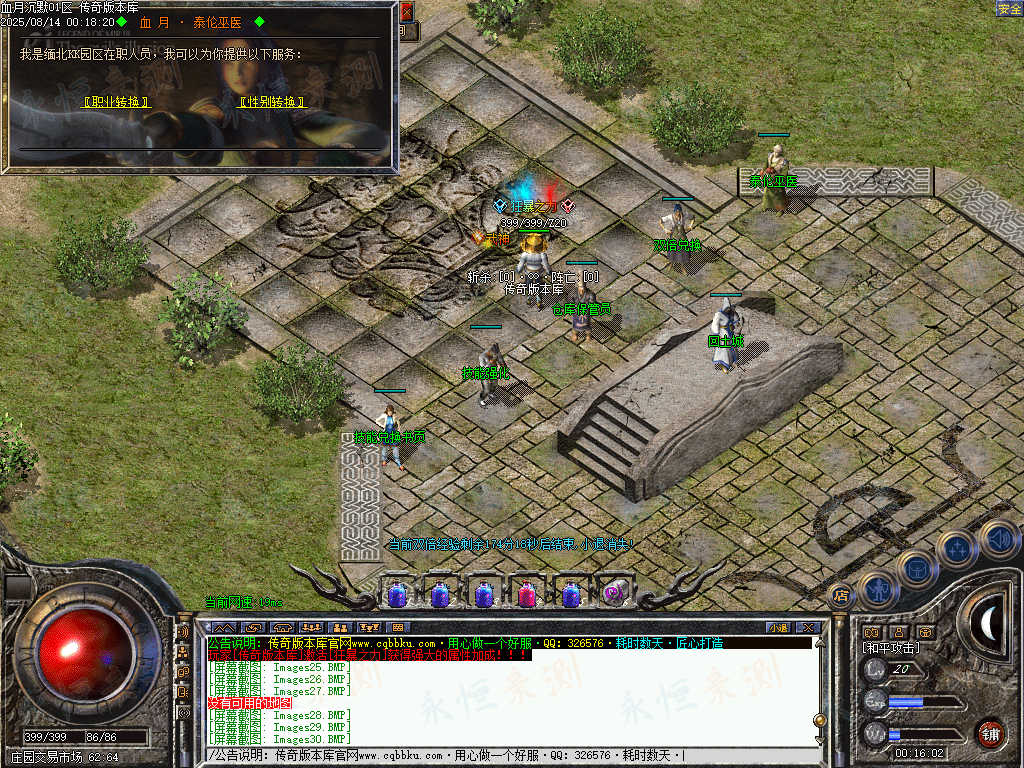1024x768 pixels.
Task: Use the pink potion in the belt
Action: pyautogui.click(x=526, y=594)
